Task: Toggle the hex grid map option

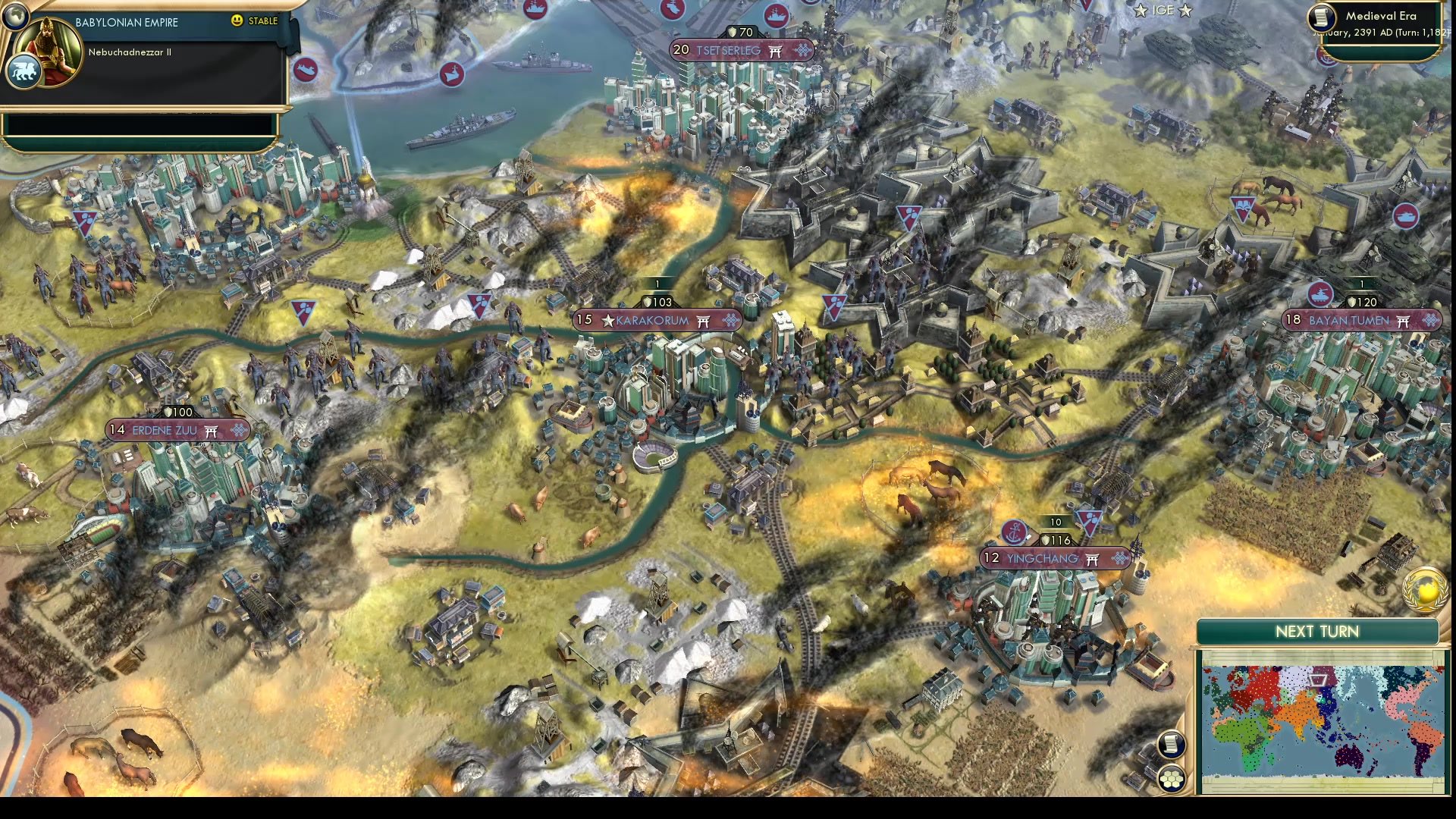Action: [x=1171, y=778]
